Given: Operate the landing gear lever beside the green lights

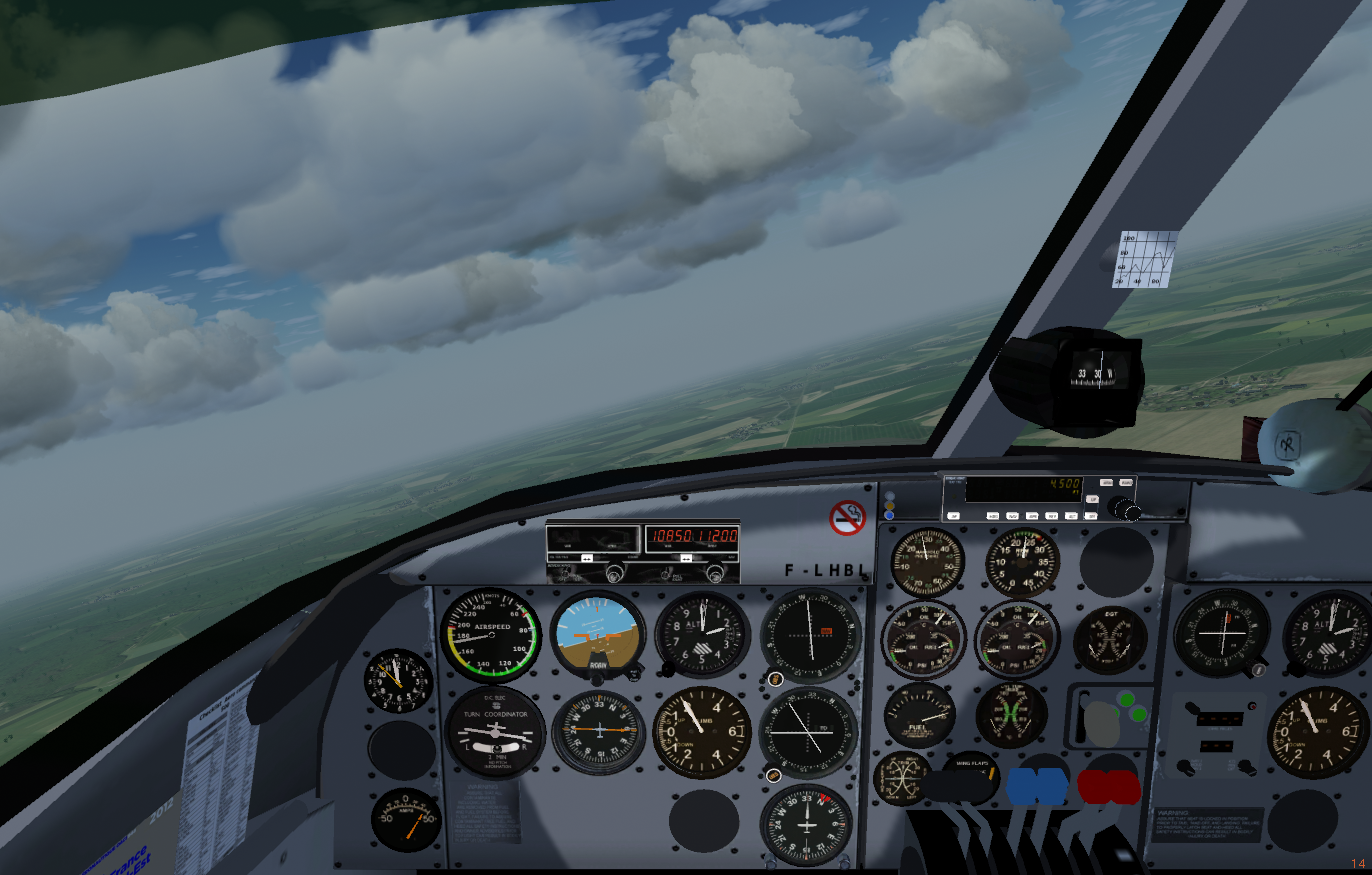Looking at the screenshot, I should point(1103,722).
